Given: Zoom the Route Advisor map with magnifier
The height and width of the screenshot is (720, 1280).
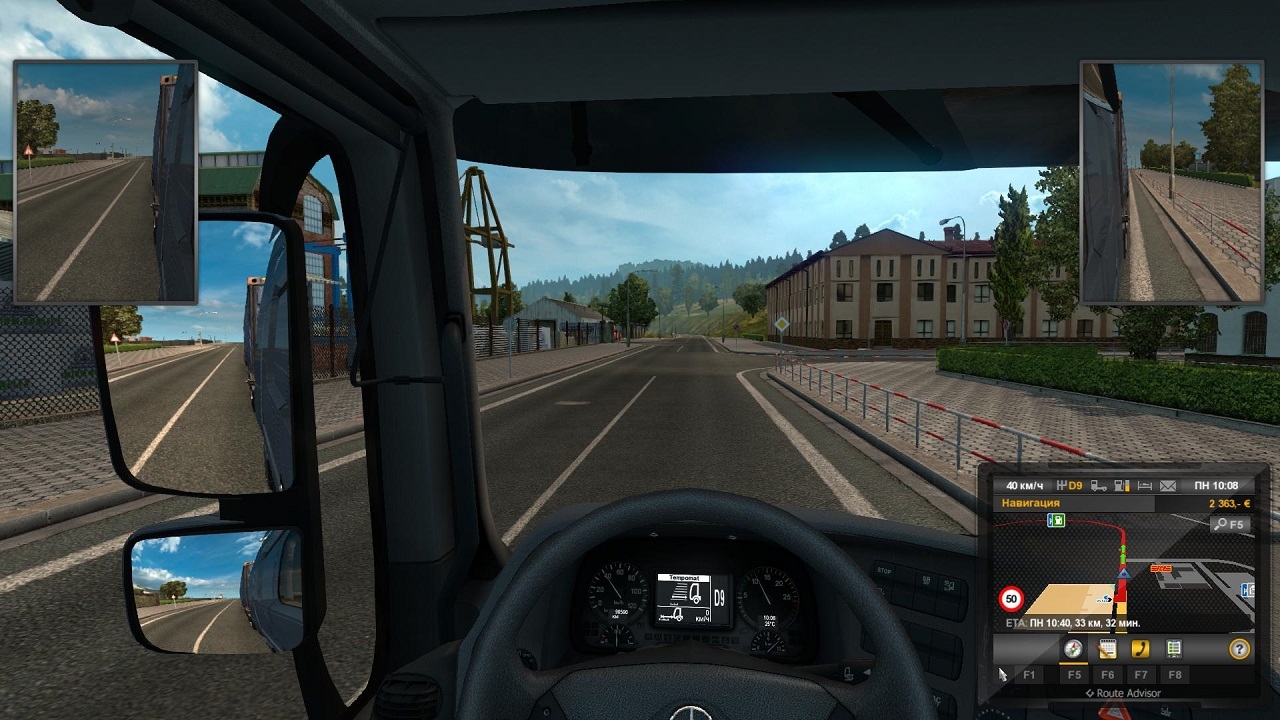Looking at the screenshot, I should click(x=1229, y=524).
